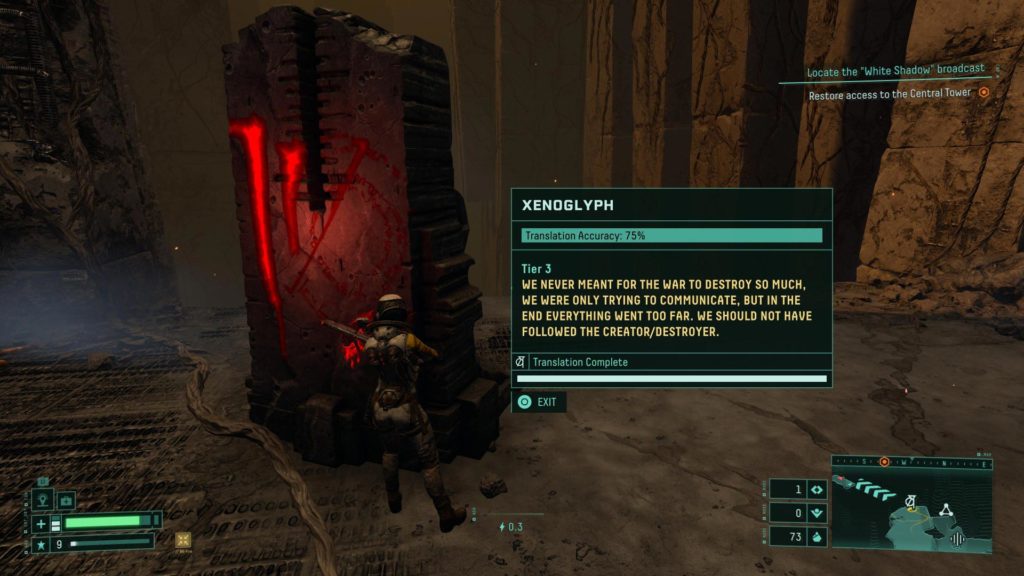Open the minimap in the corner
The width and height of the screenshot is (1024, 576).
pos(911,506)
